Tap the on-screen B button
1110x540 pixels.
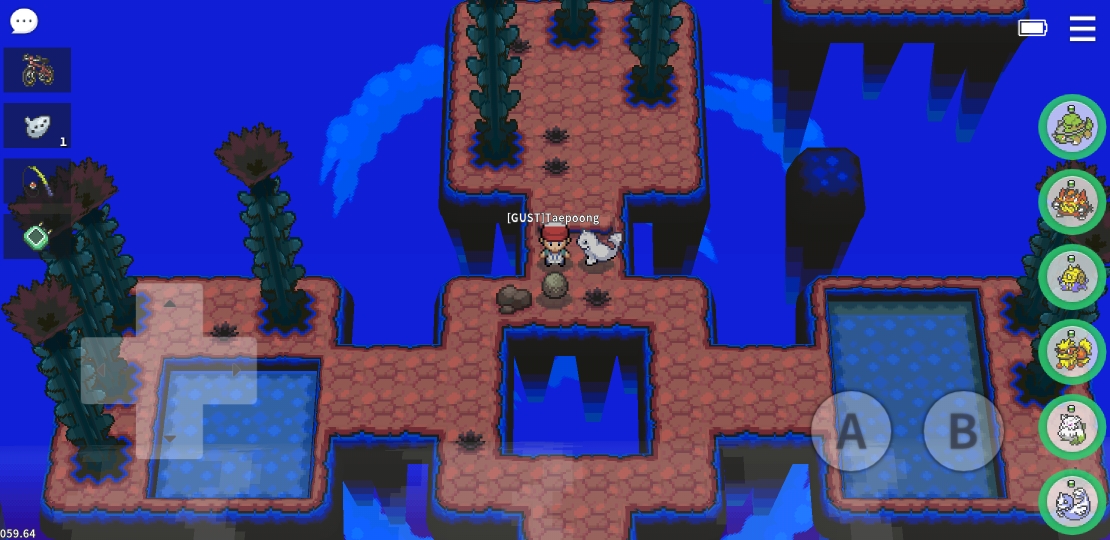962,431
